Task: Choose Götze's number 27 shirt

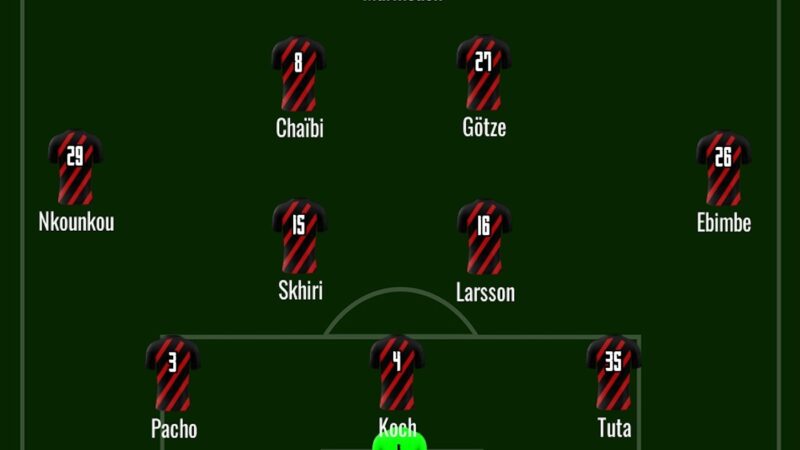Action: coord(484,73)
